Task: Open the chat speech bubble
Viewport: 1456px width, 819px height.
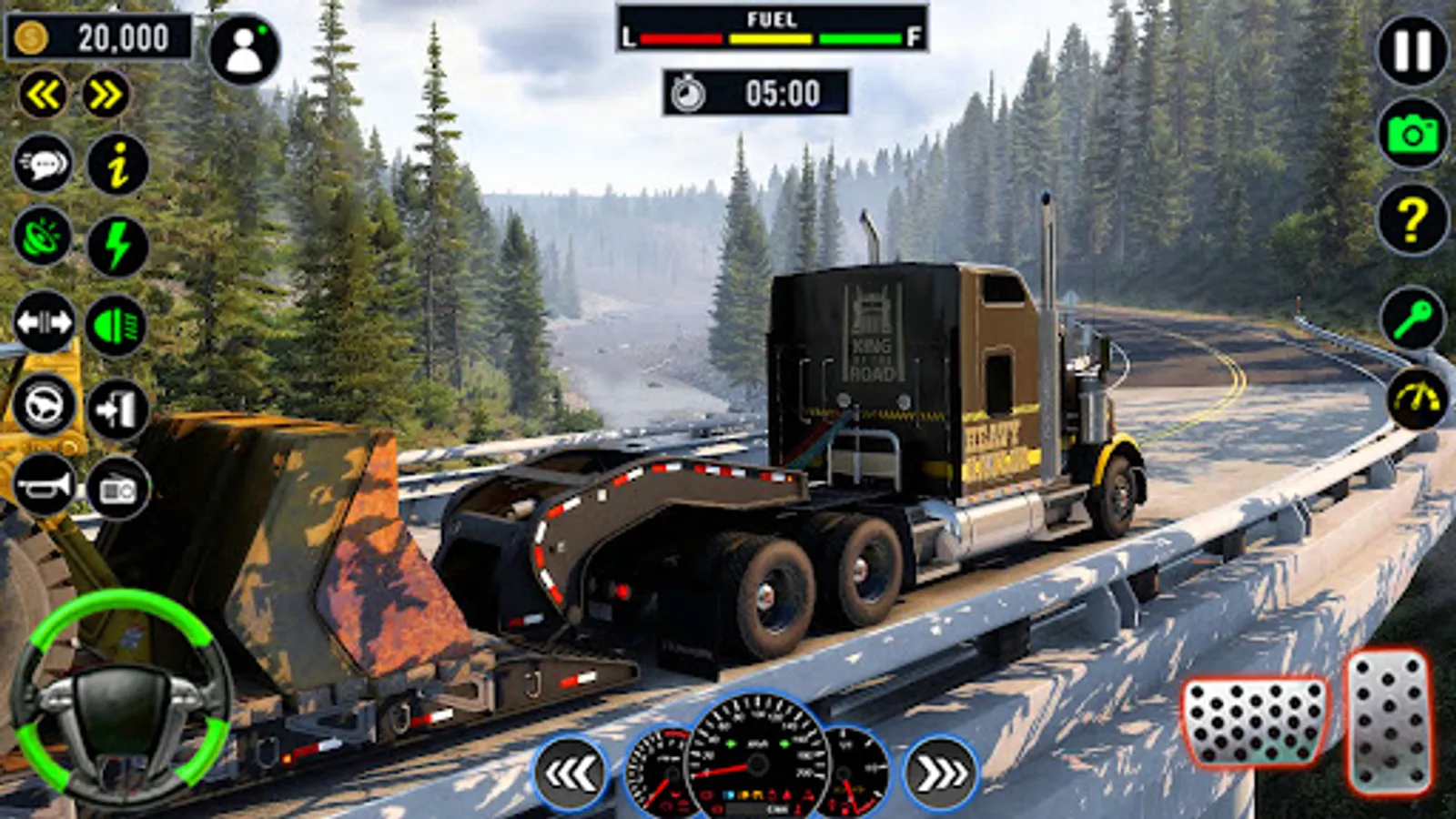Action: pyautogui.click(x=43, y=165)
